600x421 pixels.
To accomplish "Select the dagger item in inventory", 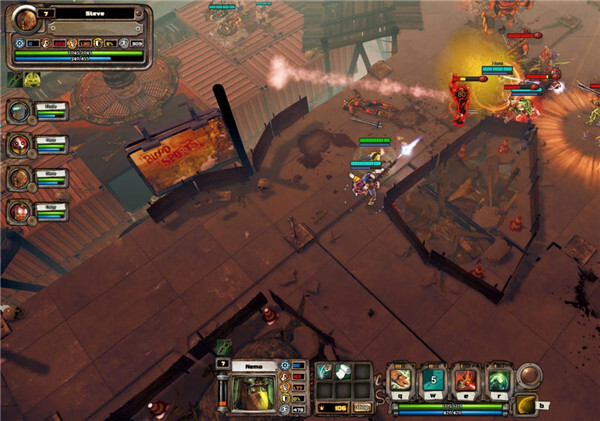I will 328,372.
